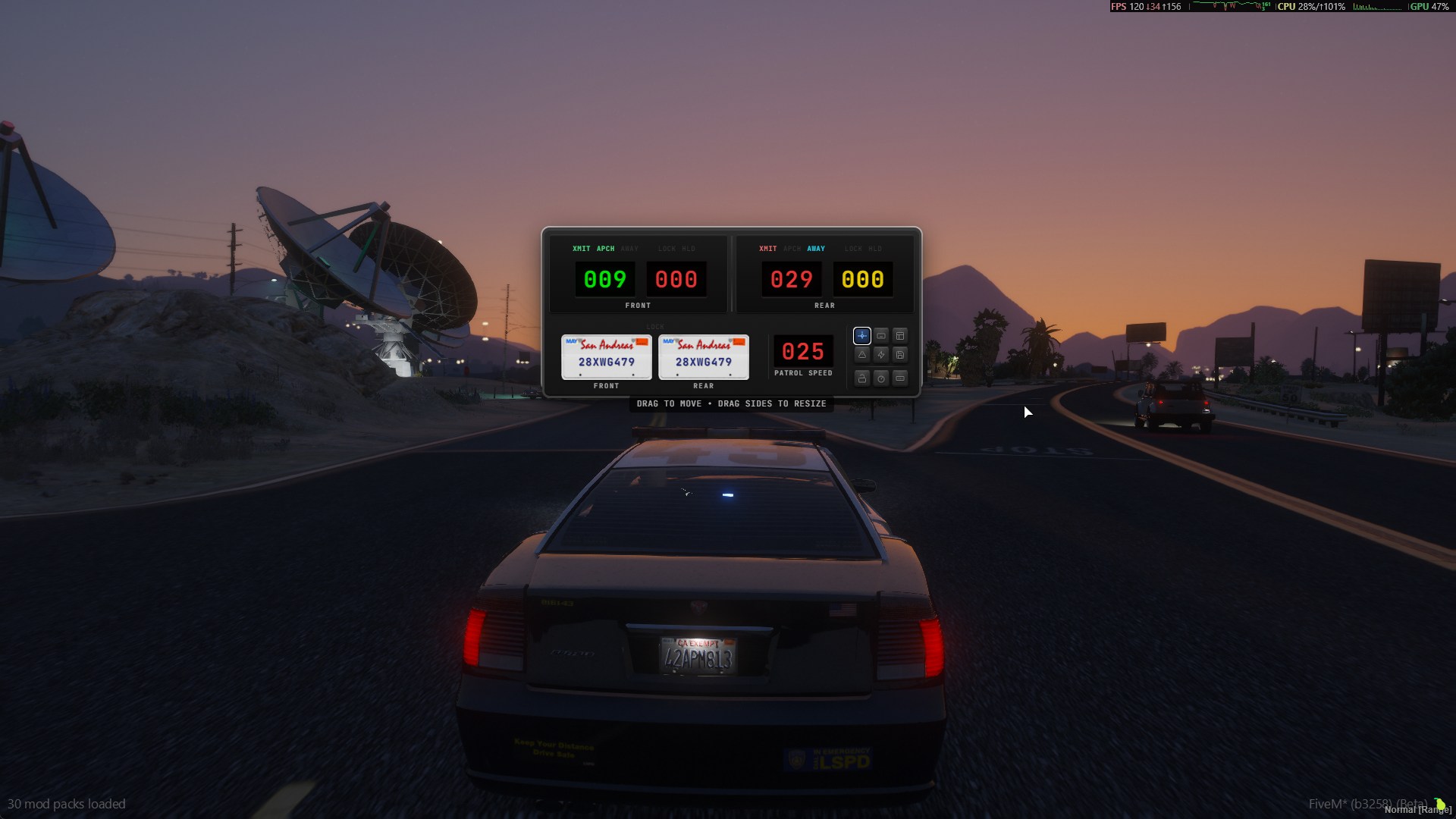Toggle XMIT on the REAR antenna
Viewport: 1456px width, 819px height.
point(767,248)
